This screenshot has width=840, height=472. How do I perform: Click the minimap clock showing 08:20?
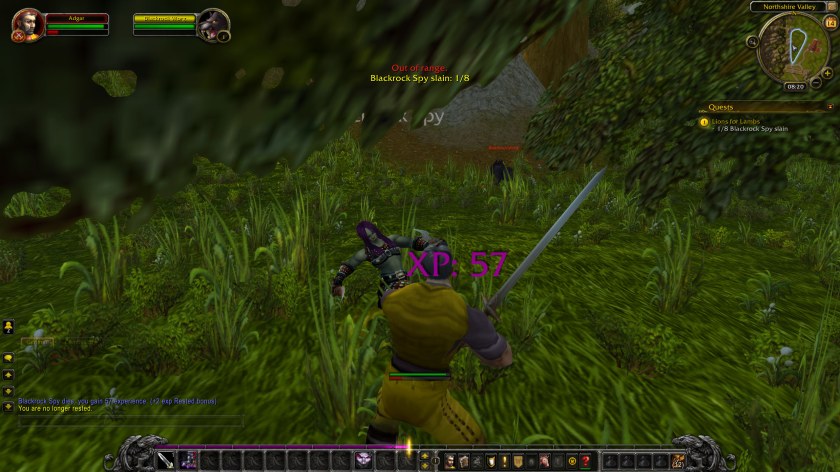click(x=795, y=86)
